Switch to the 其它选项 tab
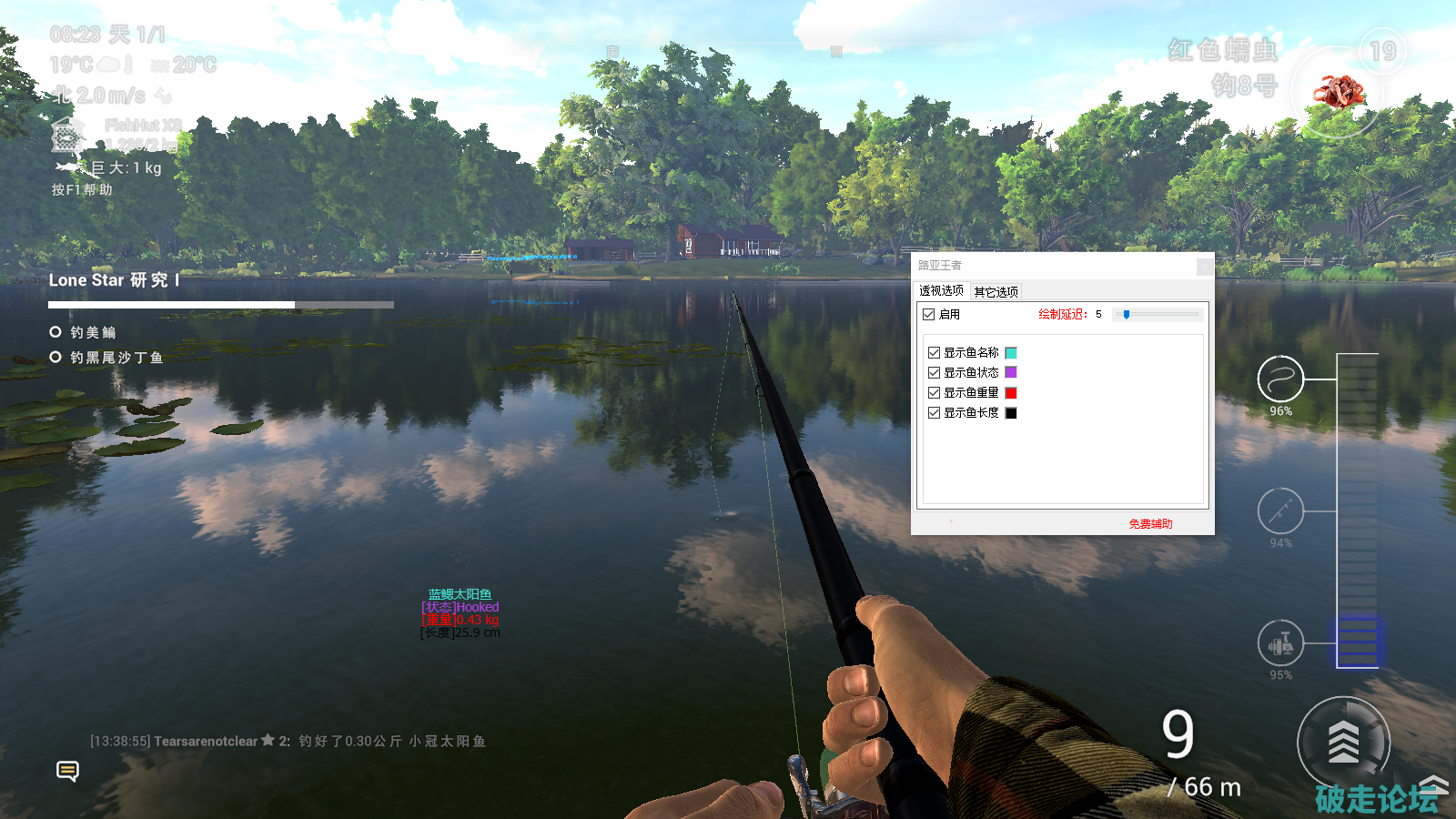 pyautogui.click(x=996, y=292)
